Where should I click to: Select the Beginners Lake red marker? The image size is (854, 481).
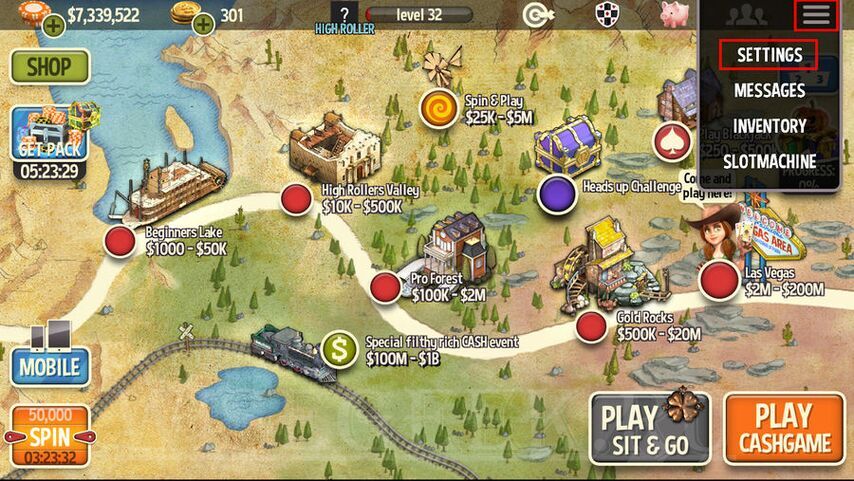pyautogui.click(x=120, y=241)
